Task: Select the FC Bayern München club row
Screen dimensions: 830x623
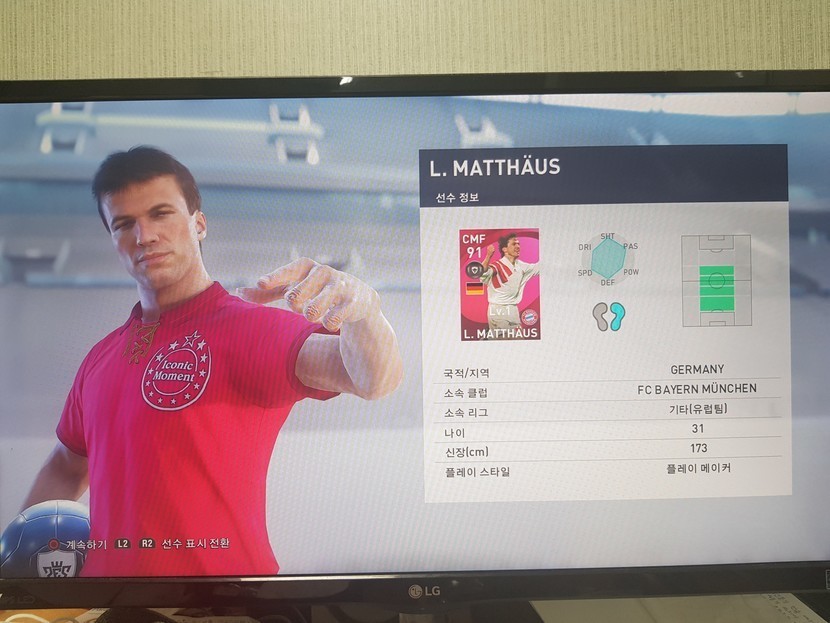Action: [603, 390]
